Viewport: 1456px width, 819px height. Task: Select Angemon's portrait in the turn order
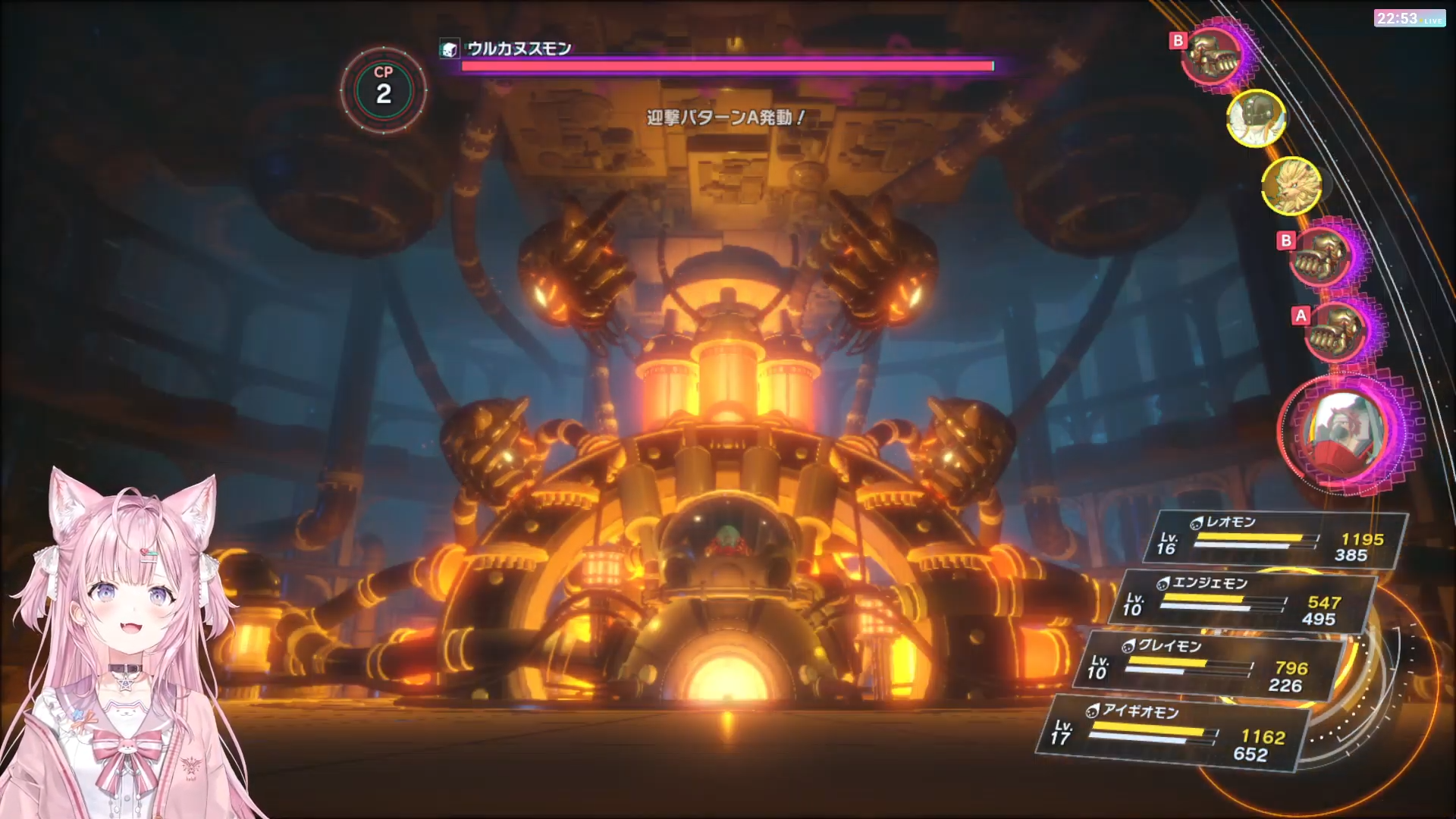(x=1256, y=118)
